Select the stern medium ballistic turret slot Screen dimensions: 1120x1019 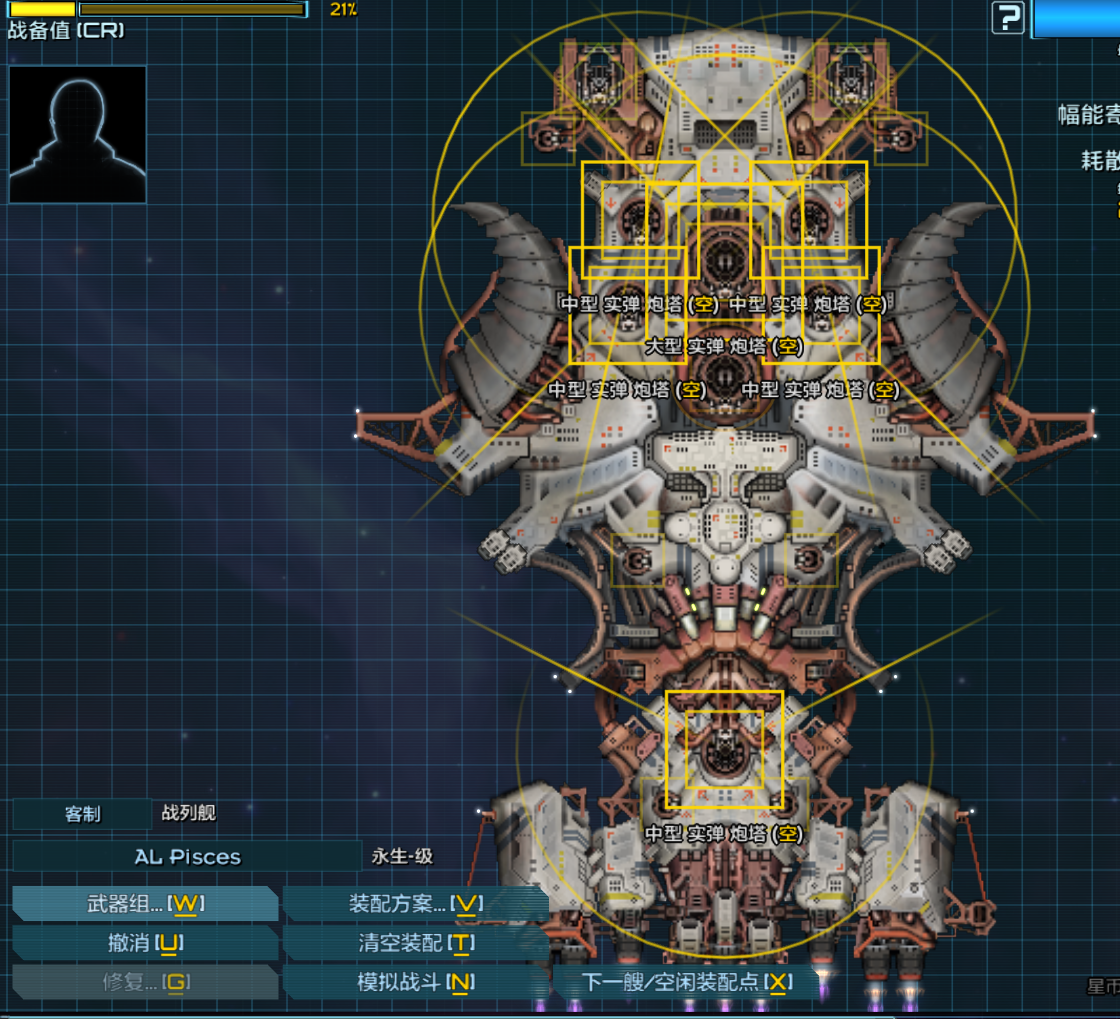coord(724,750)
